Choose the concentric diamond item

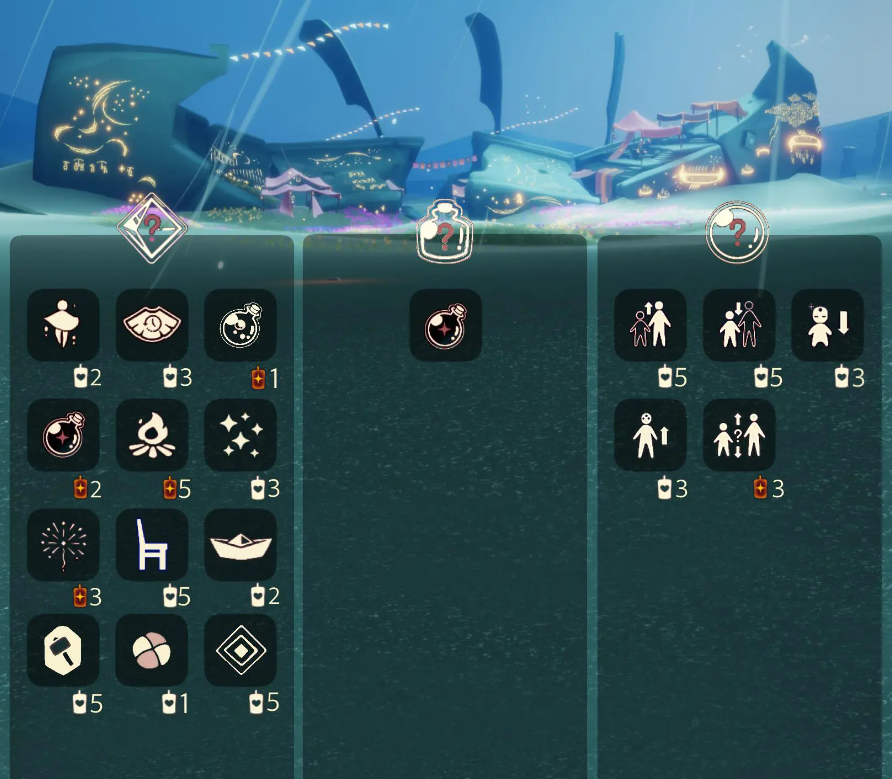click(x=241, y=650)
